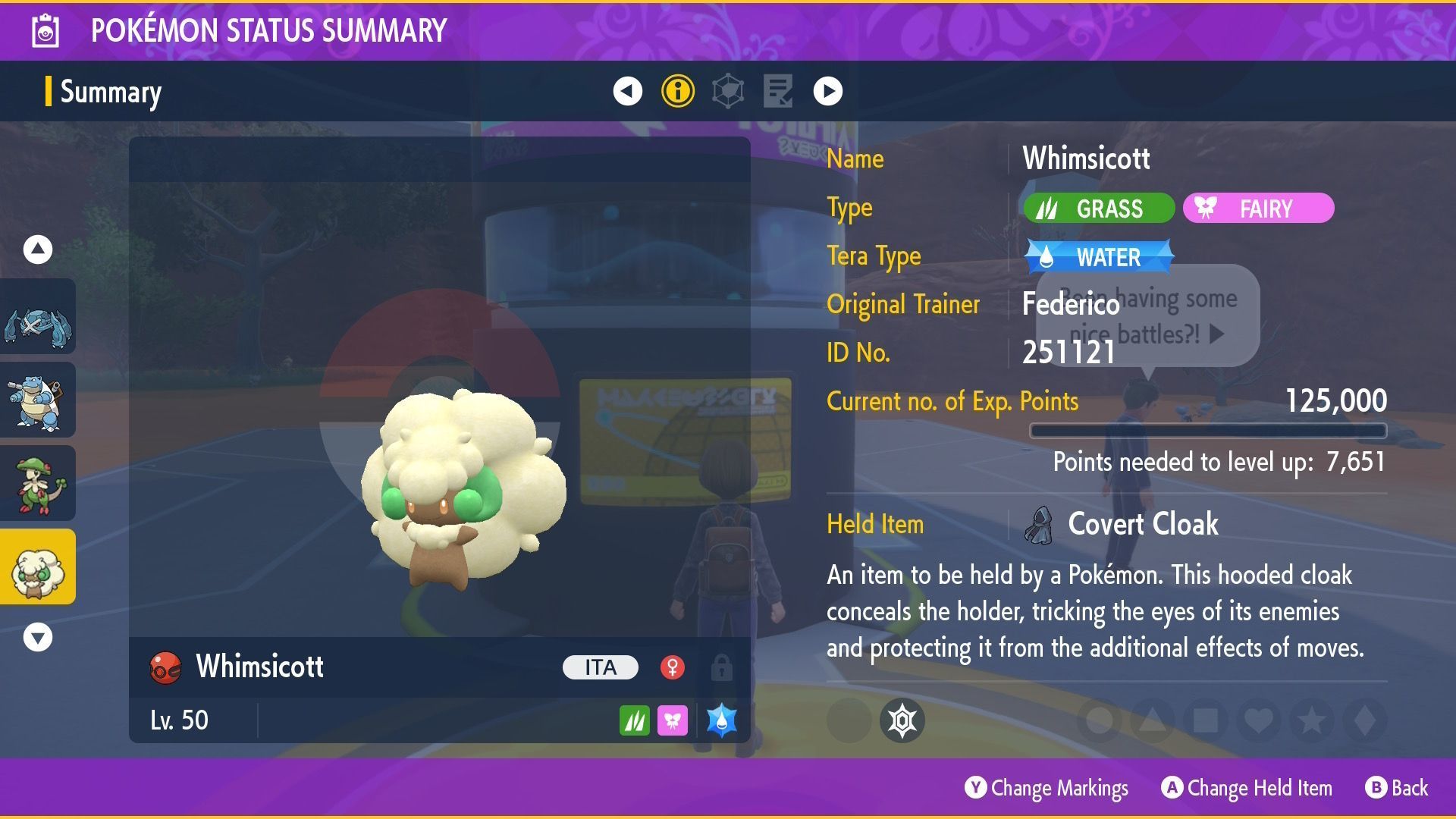This screenshot has width=1456, height=819.
Task: Go to the next summary page arrow
Action: point(827,91)
